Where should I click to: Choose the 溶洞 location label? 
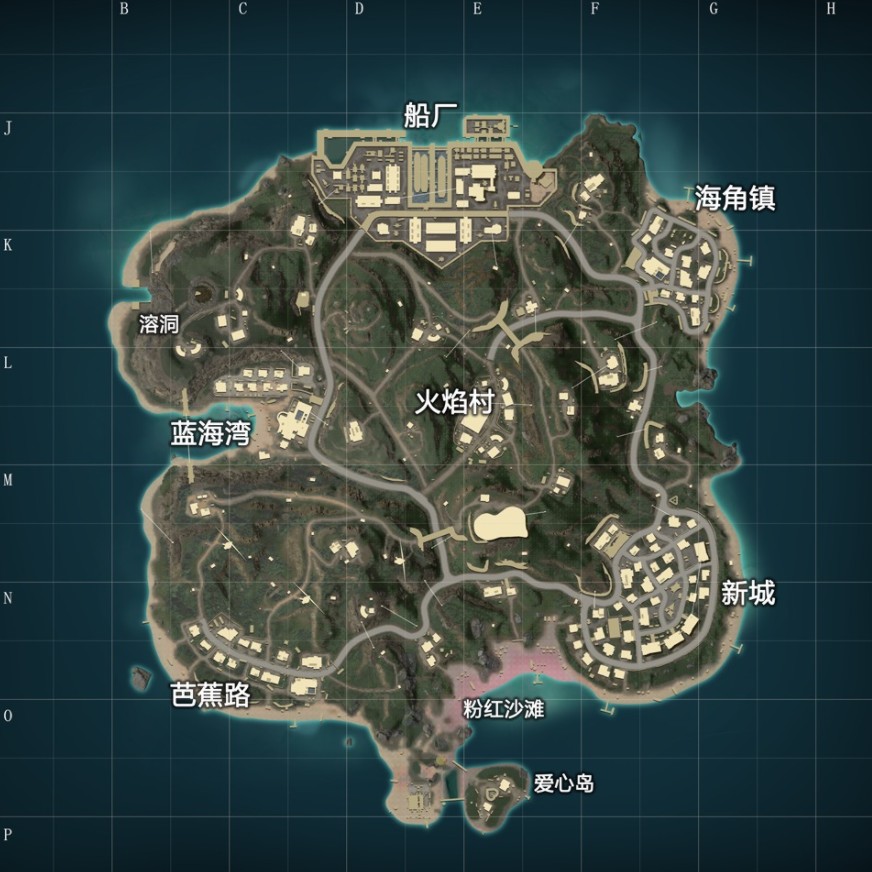click(159, 325)
